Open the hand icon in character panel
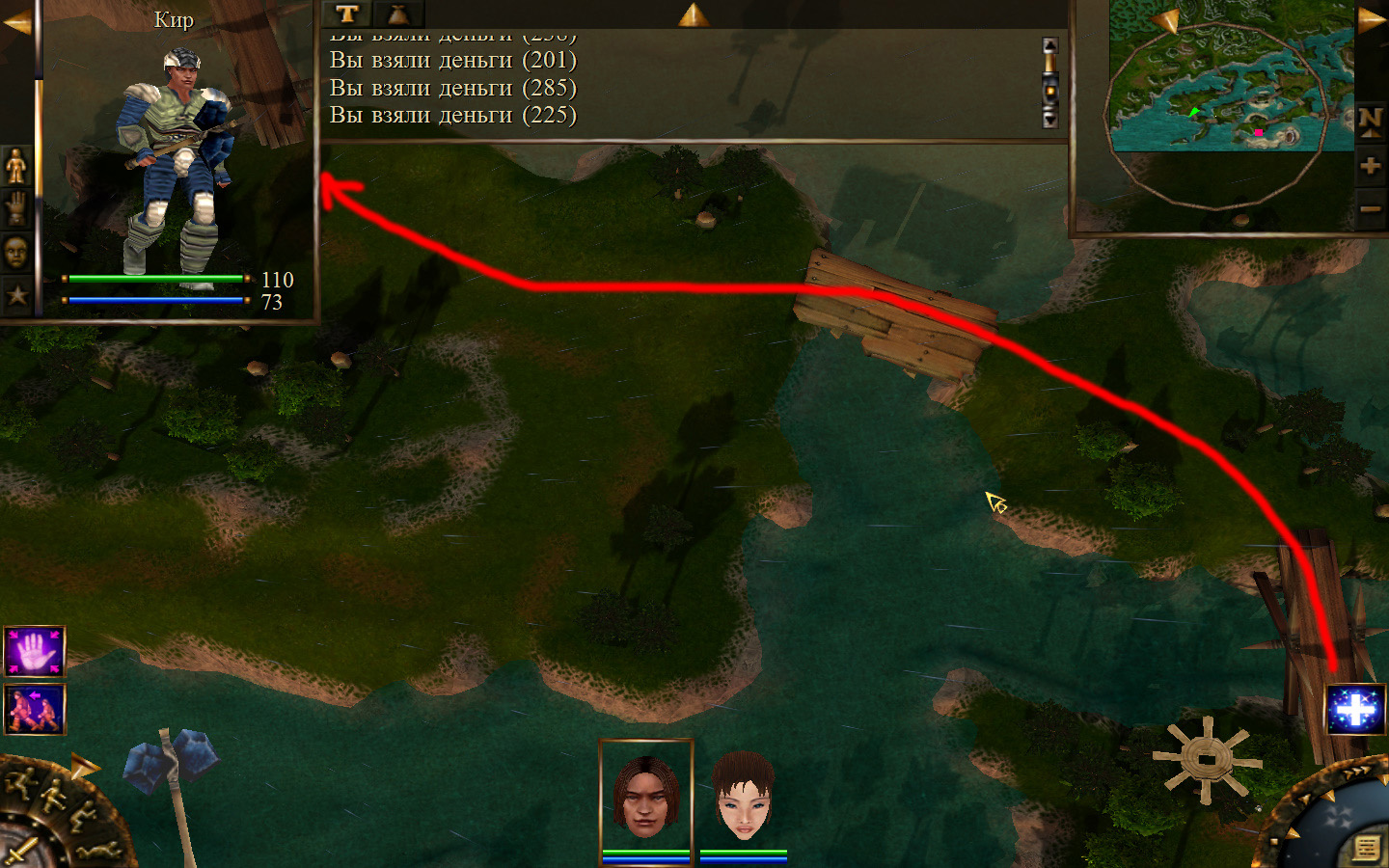This screenshot has height=868, width=1389. pos(16,209)
